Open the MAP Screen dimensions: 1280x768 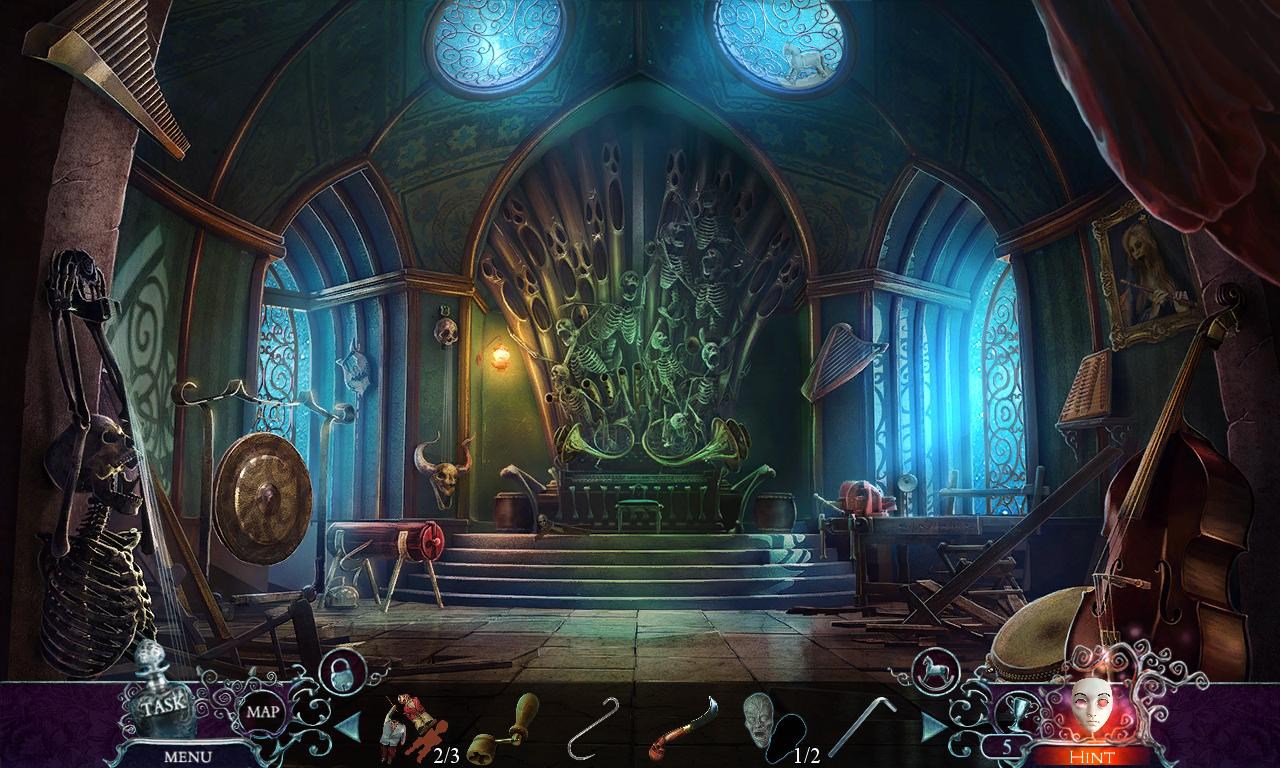pos(264,714)
